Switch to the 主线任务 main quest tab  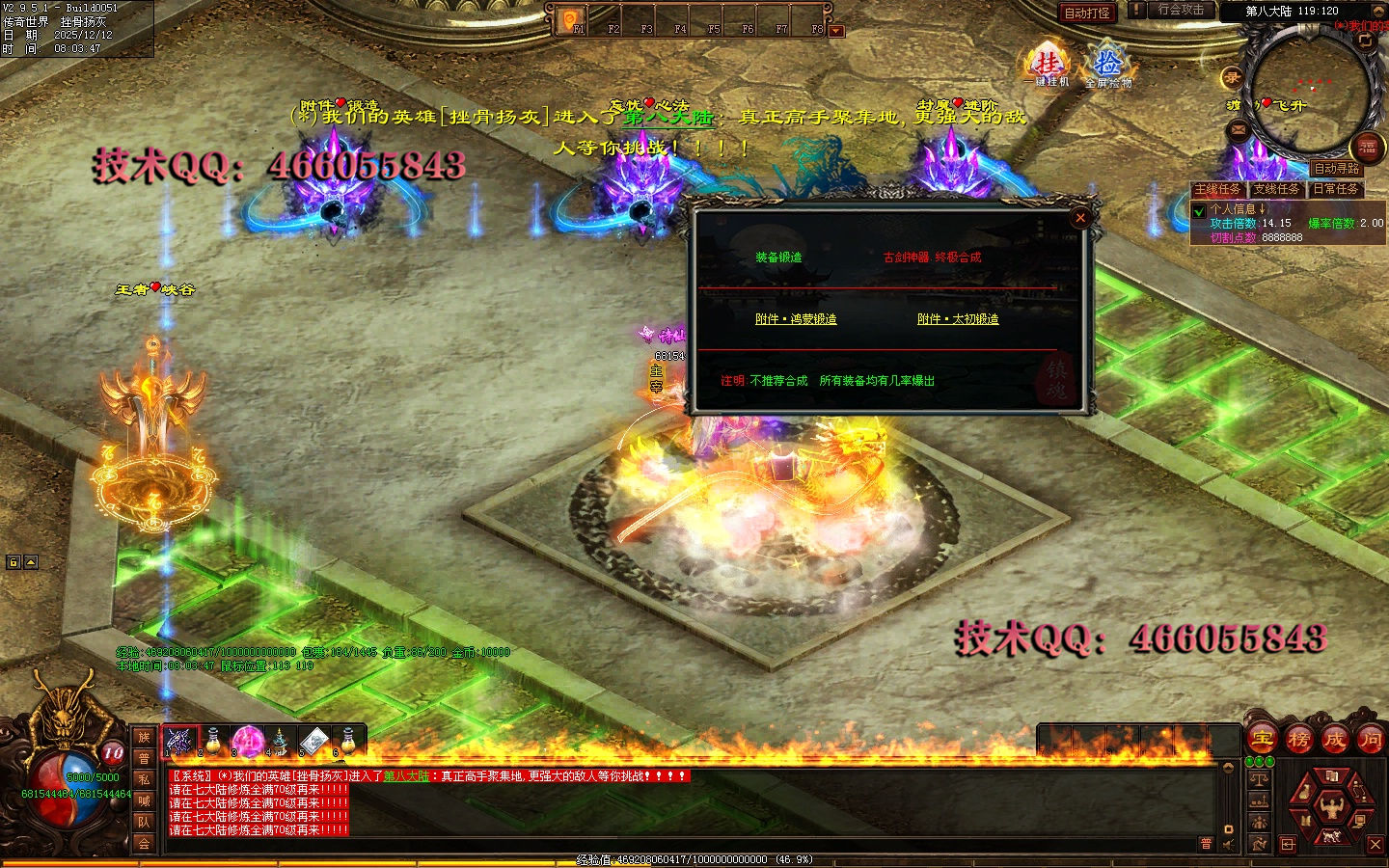(x=1217, y=189)
